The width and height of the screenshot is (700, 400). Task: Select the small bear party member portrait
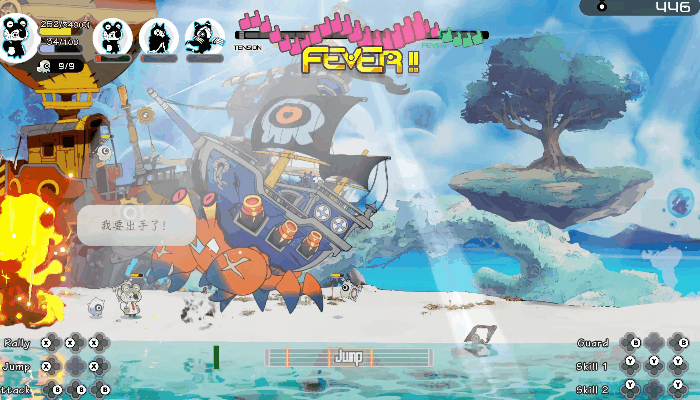pos(112,37)
